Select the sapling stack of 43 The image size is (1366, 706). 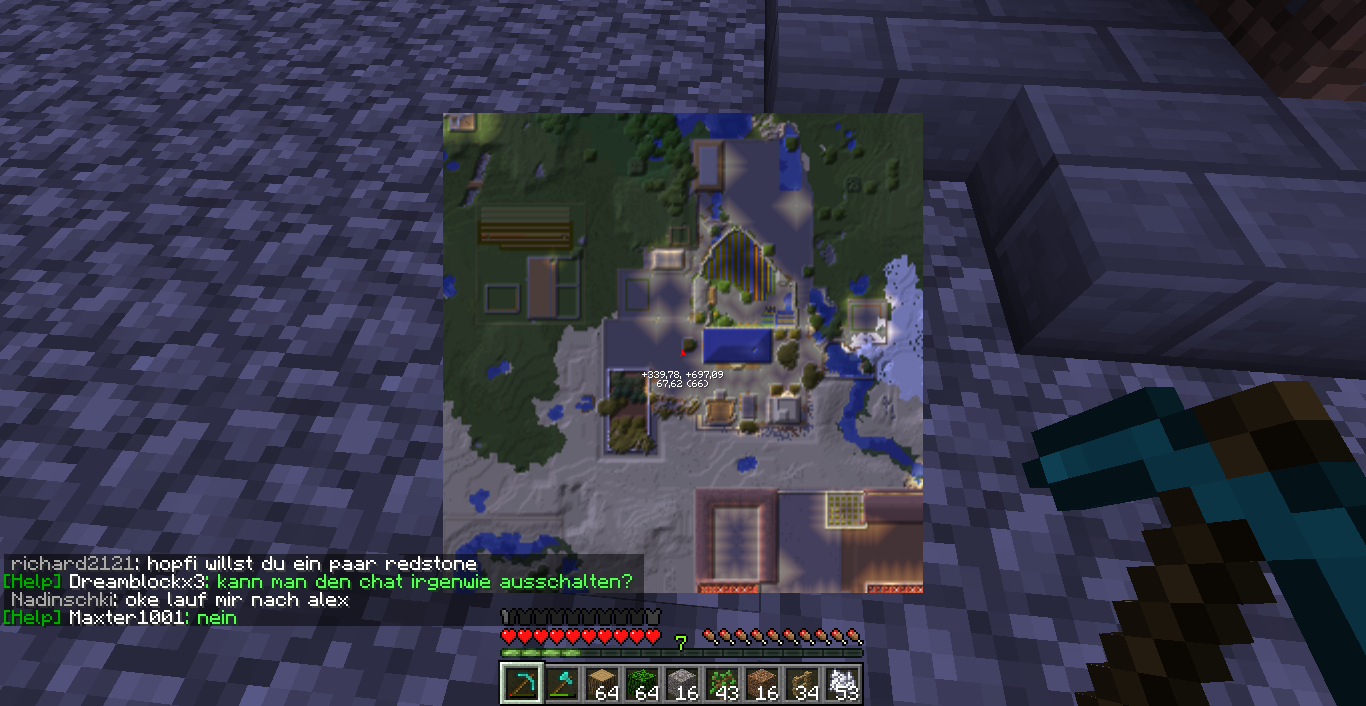coord(721,684)
